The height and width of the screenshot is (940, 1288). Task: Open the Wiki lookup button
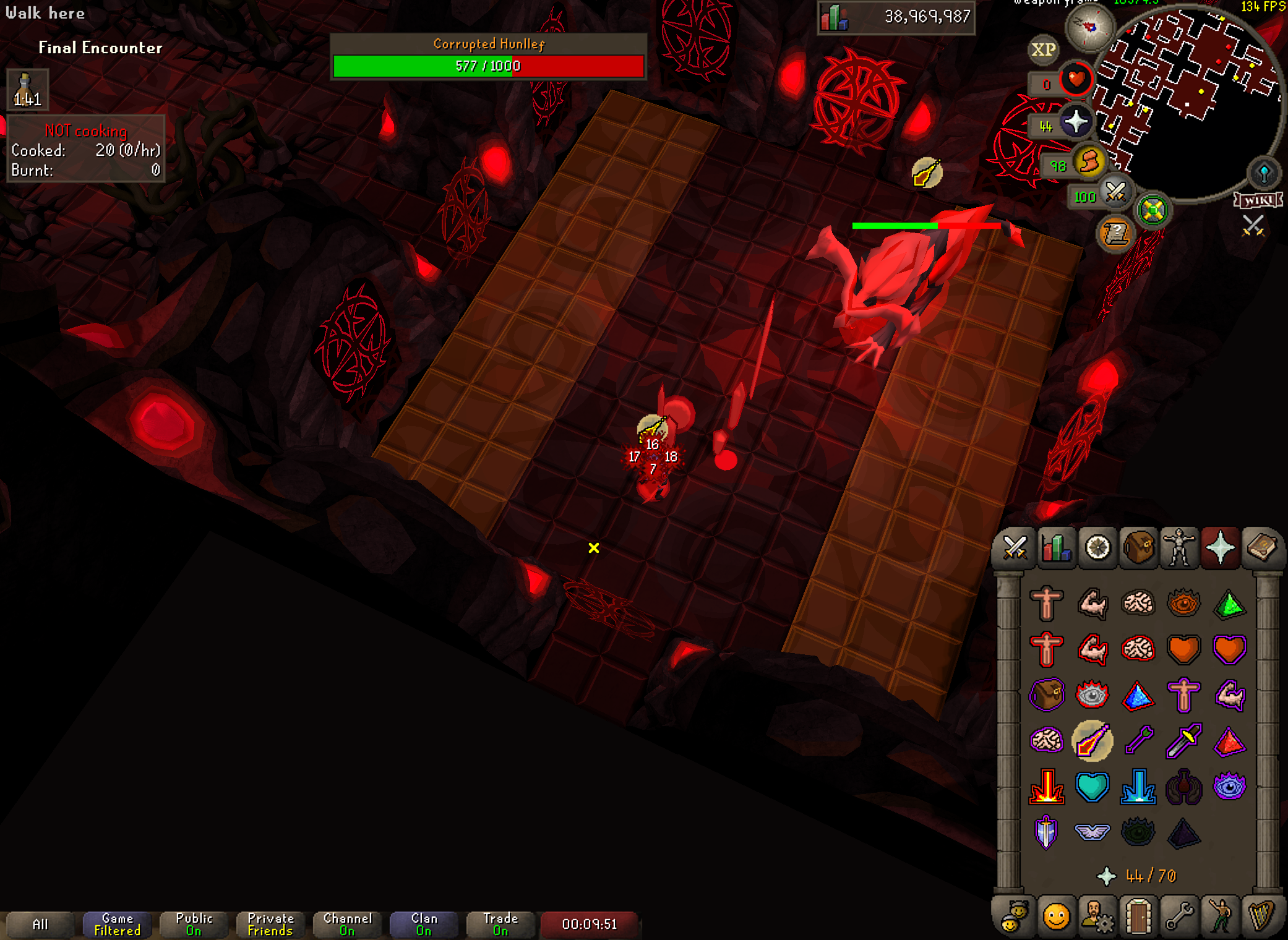pyautogui.click(x=1258, y=200)
